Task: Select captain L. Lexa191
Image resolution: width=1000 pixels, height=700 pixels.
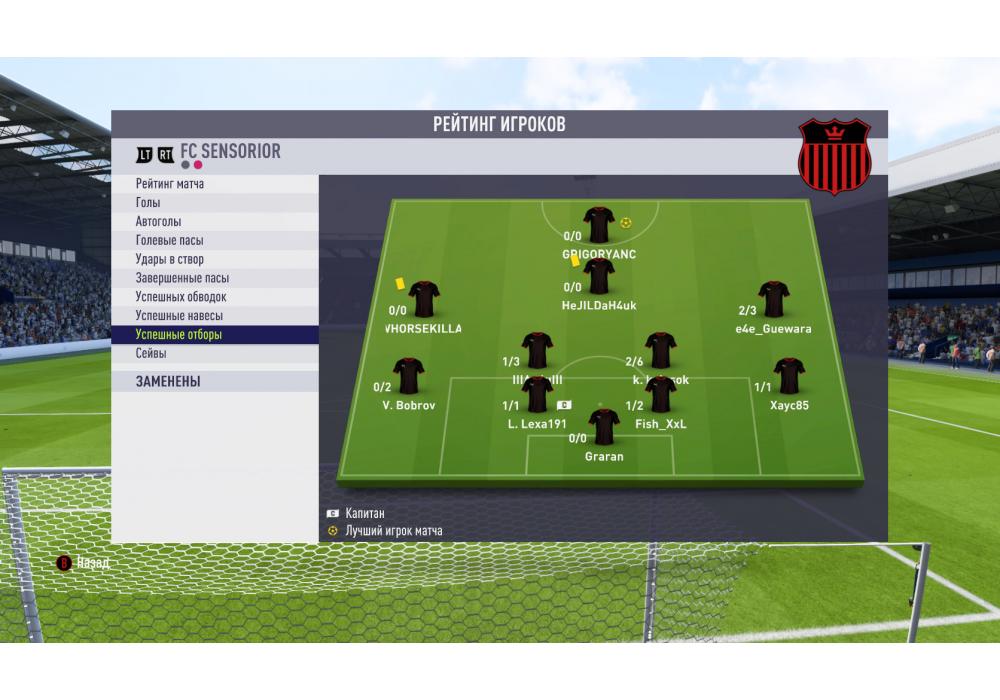Action: coord(537,395)
